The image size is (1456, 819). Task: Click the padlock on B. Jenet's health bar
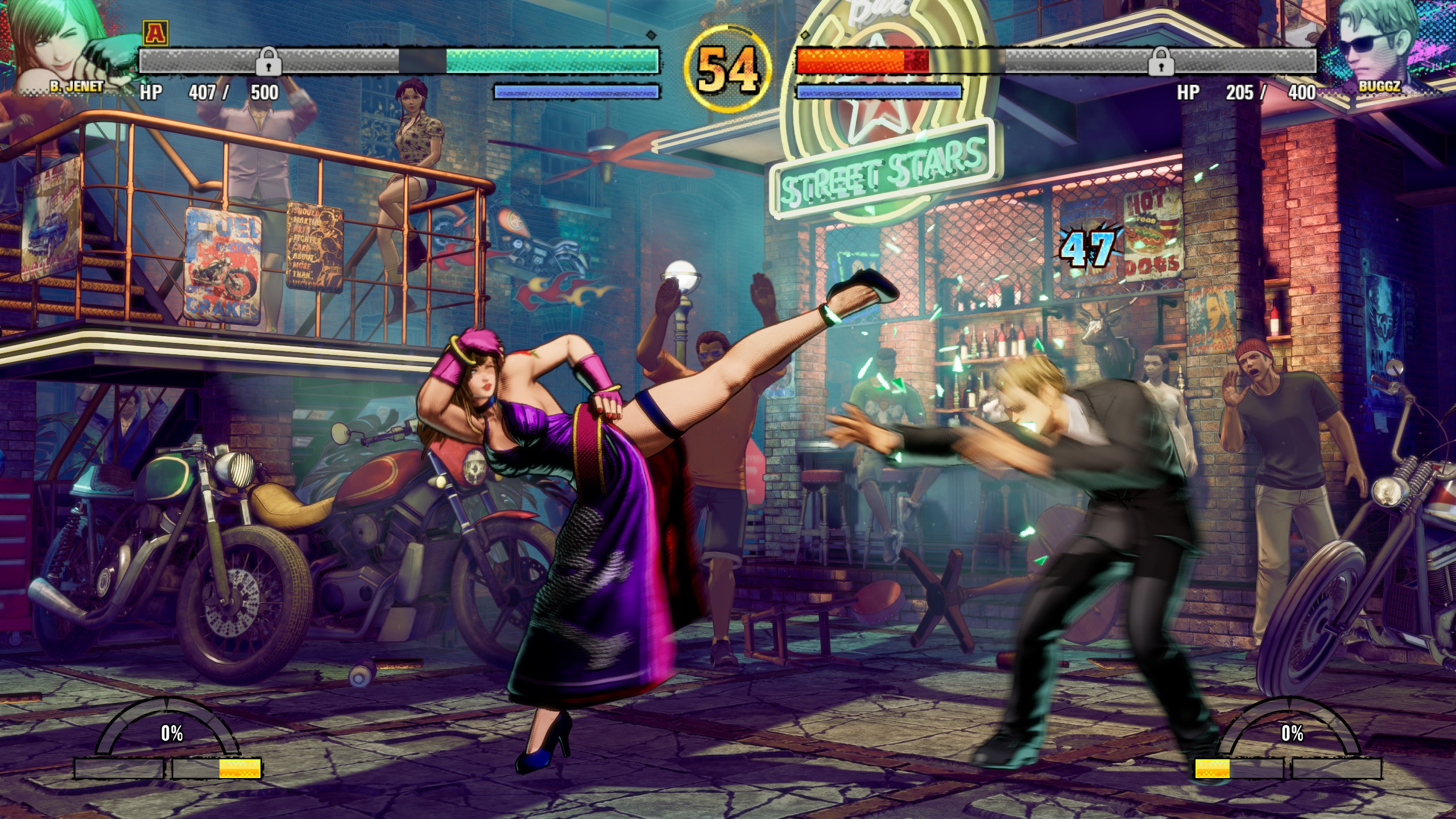[x=268, y=61]
